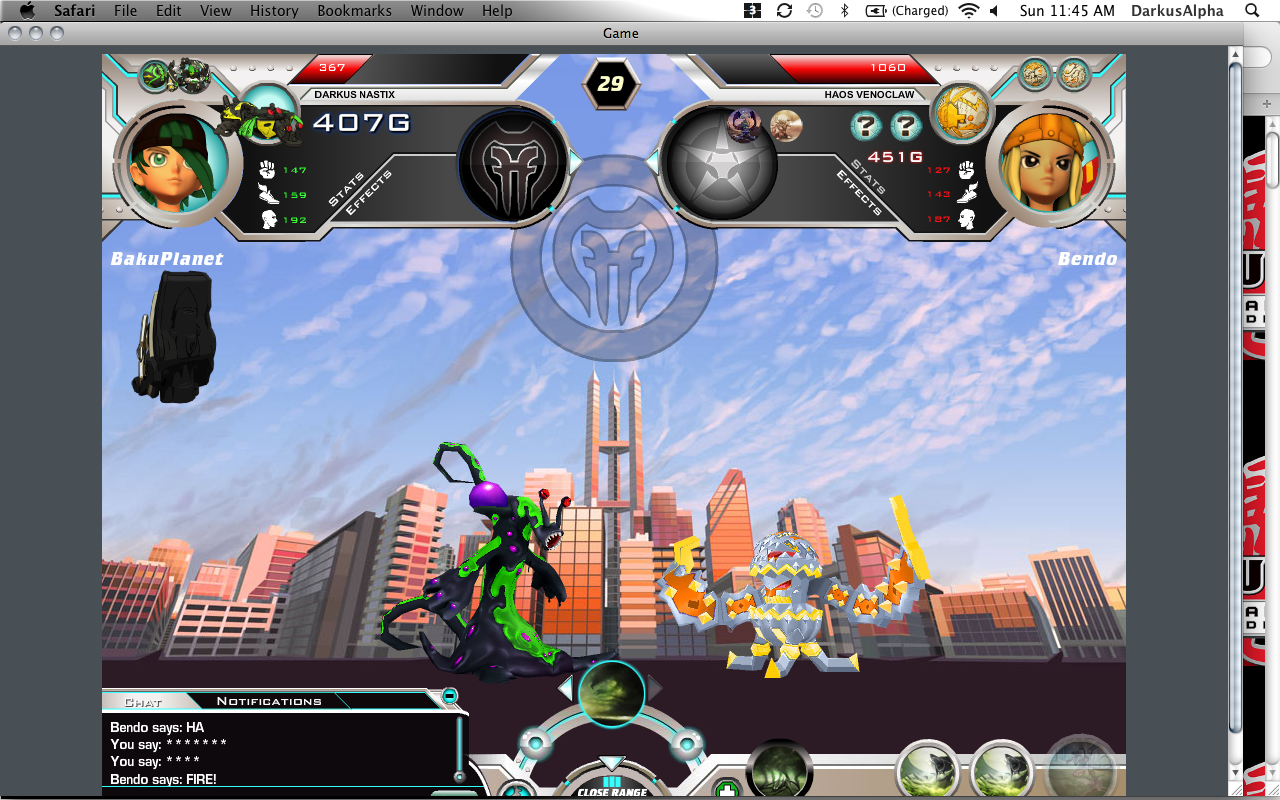The height and width of the screenshot is (800, 1280).
Task: Expand the arrow beside the Haos star emblem
Action: [652, 160]
